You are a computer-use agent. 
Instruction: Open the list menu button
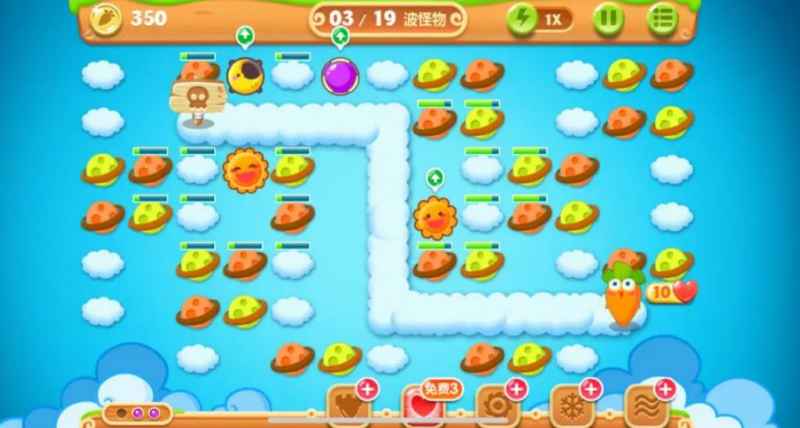click(661, 19)
